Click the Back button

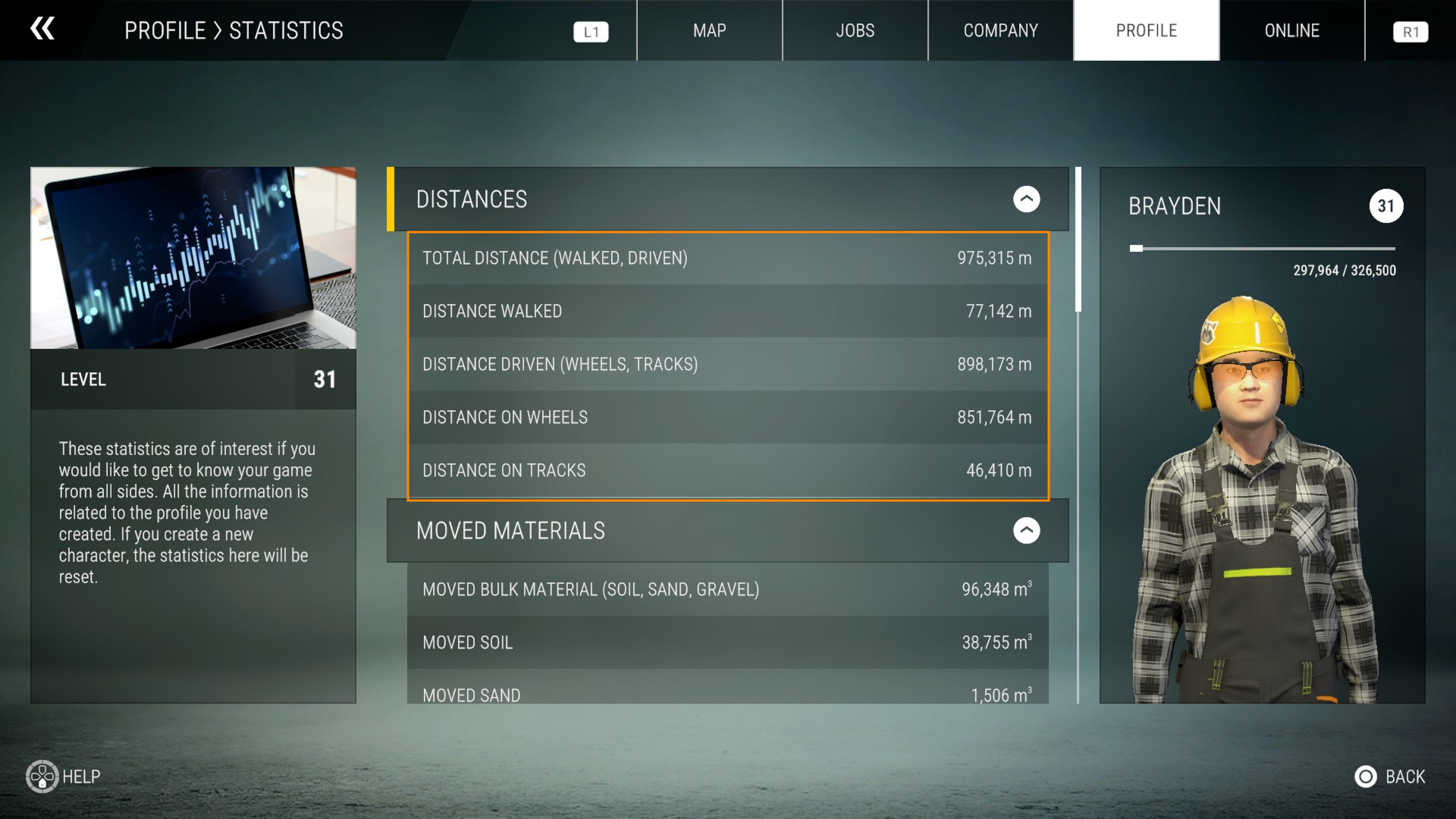[1390, 777]
